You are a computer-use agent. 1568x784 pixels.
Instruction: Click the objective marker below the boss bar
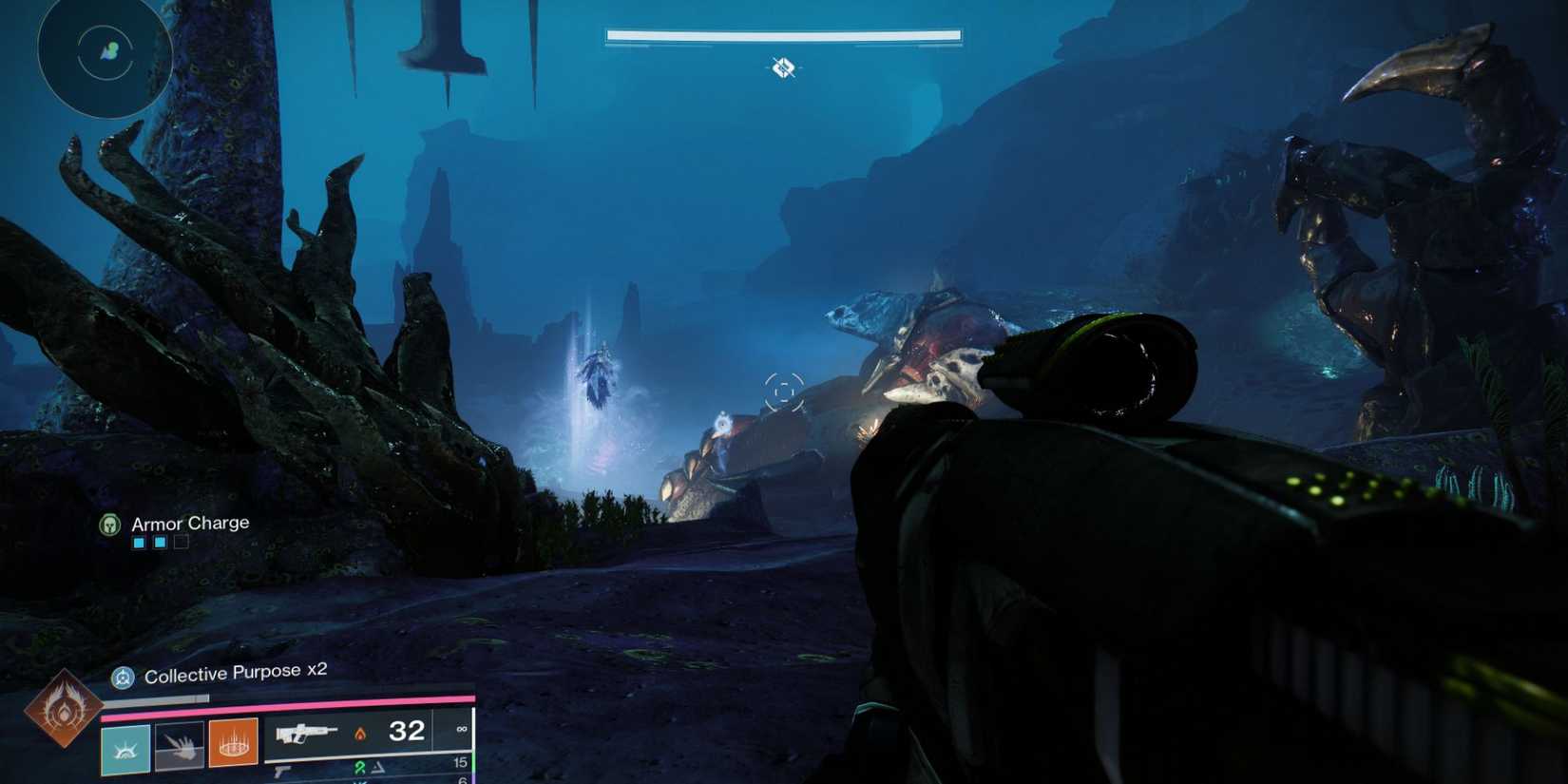[782, 67]
